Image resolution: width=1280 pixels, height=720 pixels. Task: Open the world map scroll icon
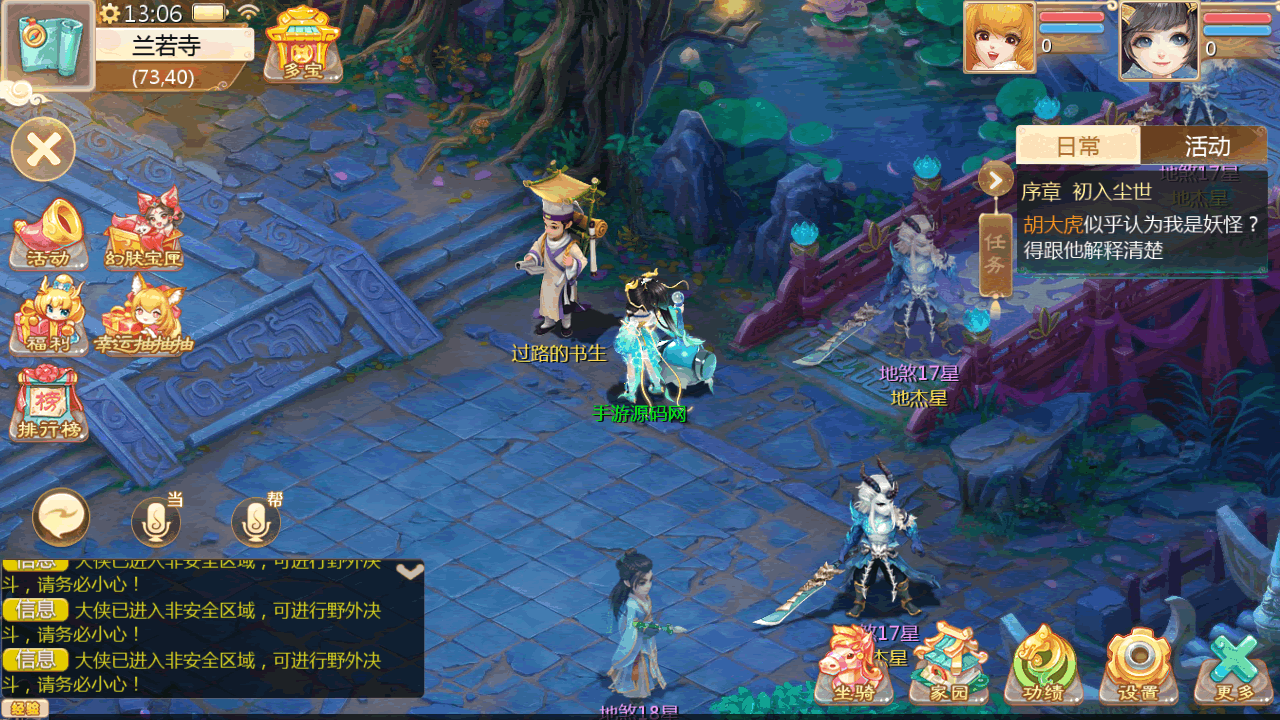[47, 44]
